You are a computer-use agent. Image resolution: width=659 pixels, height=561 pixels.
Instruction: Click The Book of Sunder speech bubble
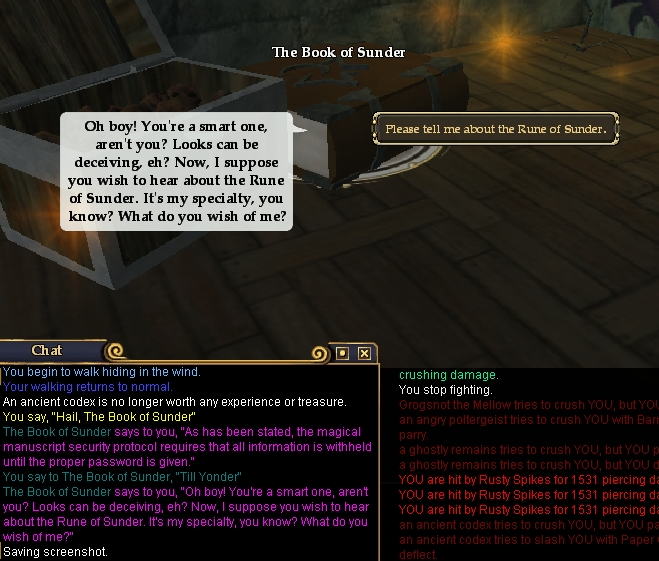tap(177, 171)
